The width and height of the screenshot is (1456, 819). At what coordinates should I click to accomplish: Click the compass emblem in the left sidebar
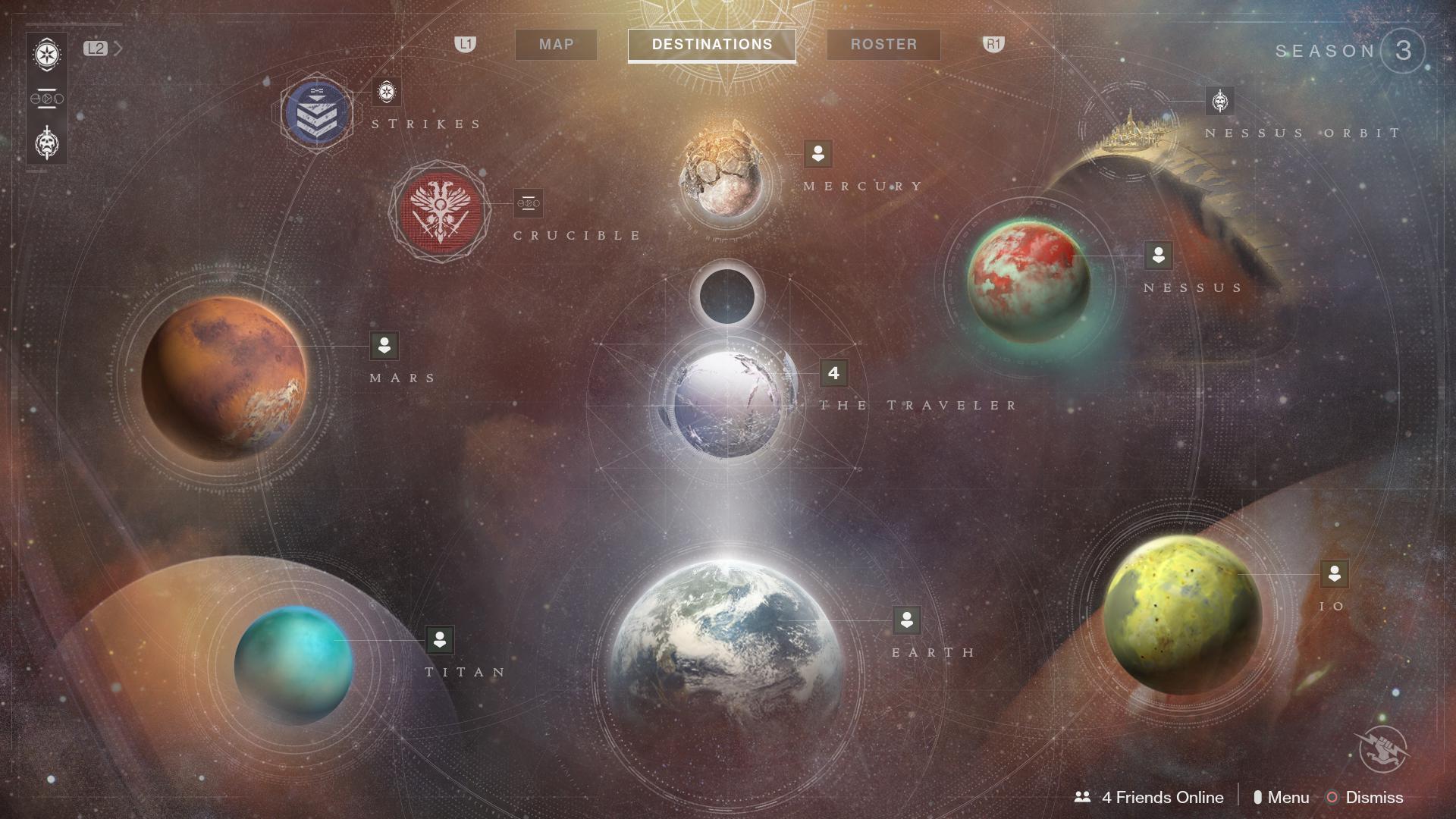click(x=47, y=55)
